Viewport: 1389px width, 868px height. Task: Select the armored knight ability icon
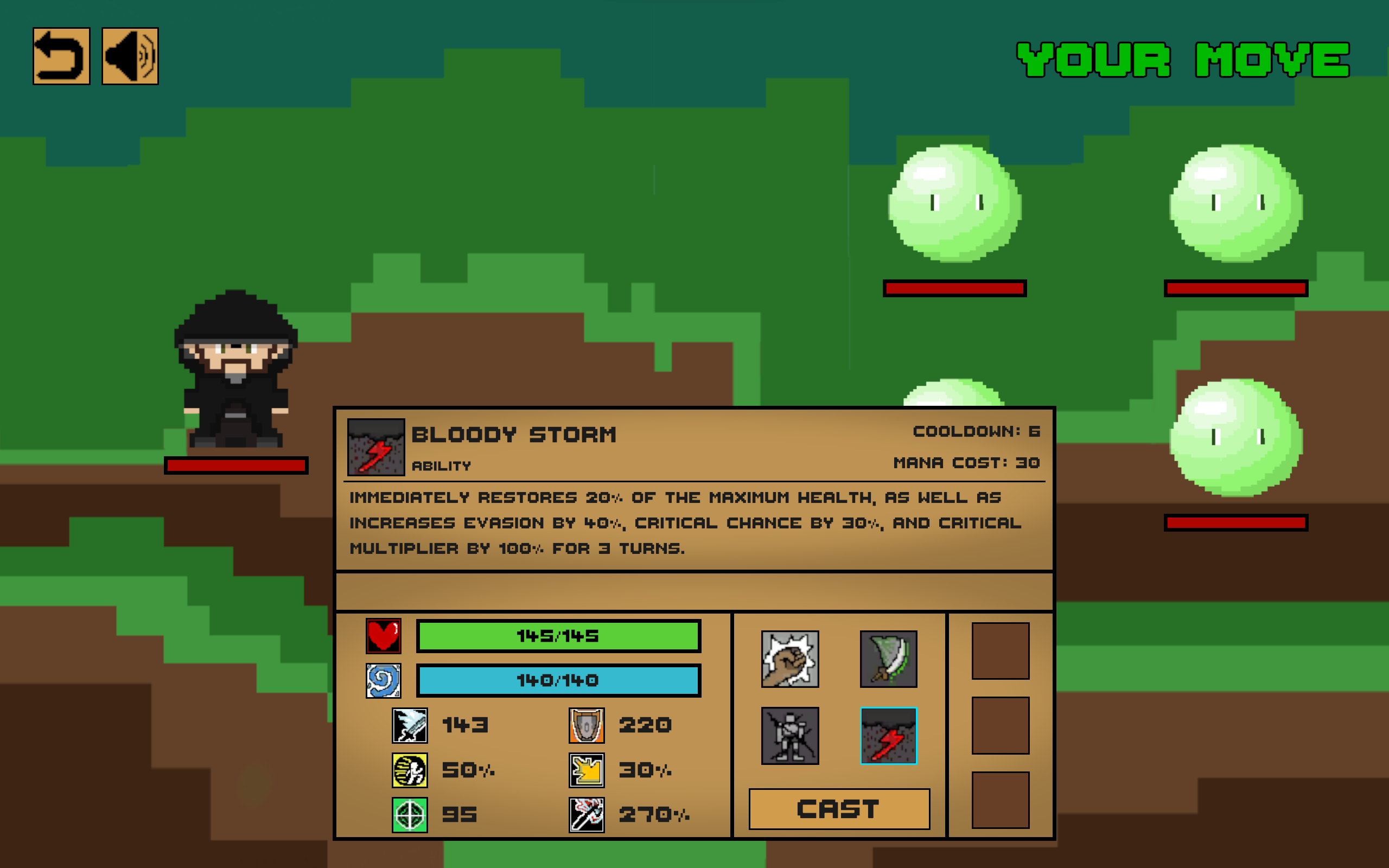(790, 736)
